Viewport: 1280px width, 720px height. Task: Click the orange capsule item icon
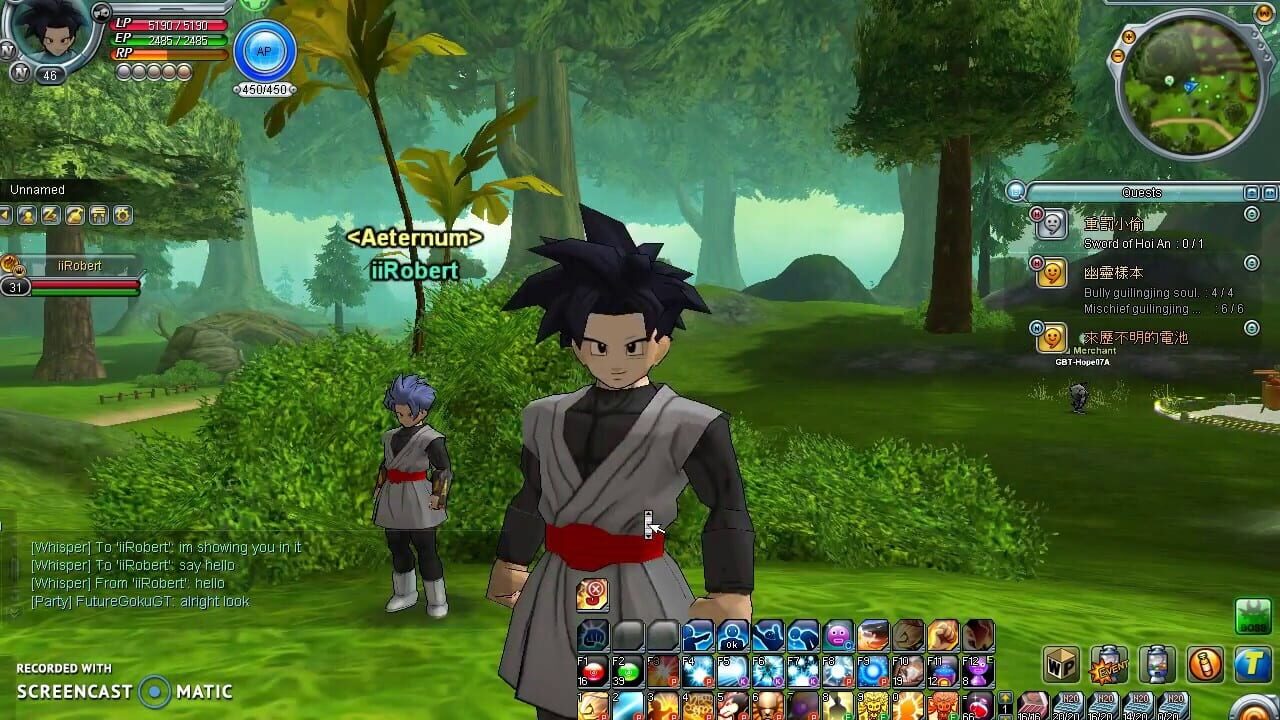[1204, 663]
